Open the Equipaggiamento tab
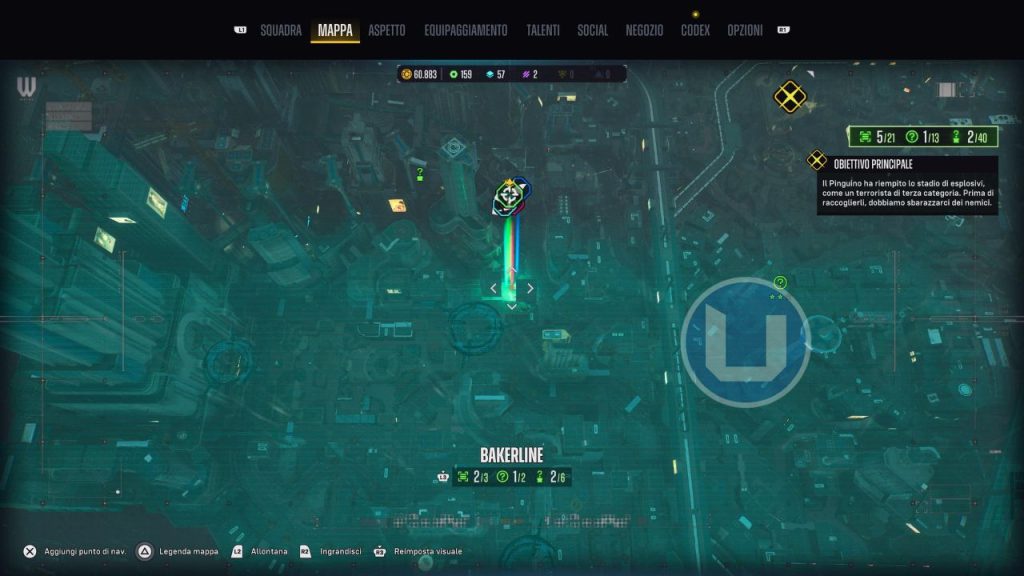1024x576 pixels. tap(465, 30)
